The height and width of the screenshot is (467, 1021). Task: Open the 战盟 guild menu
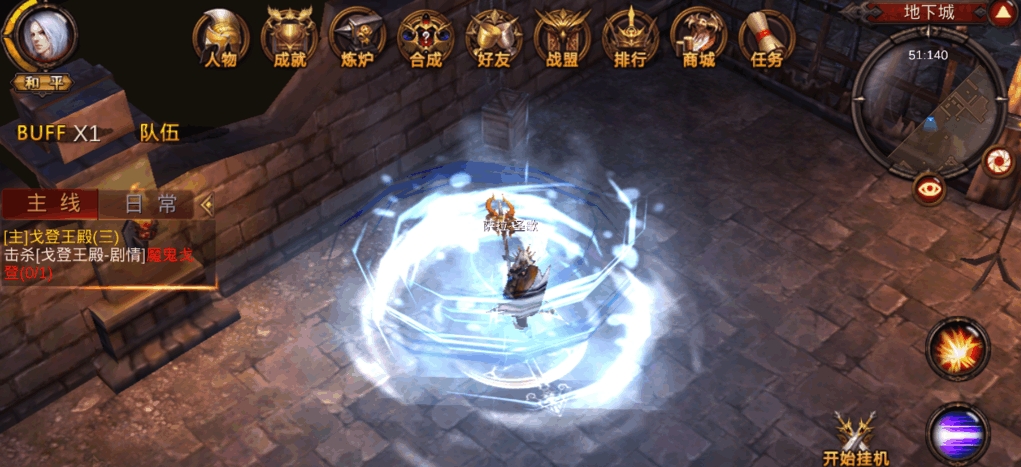click(561, 38)
